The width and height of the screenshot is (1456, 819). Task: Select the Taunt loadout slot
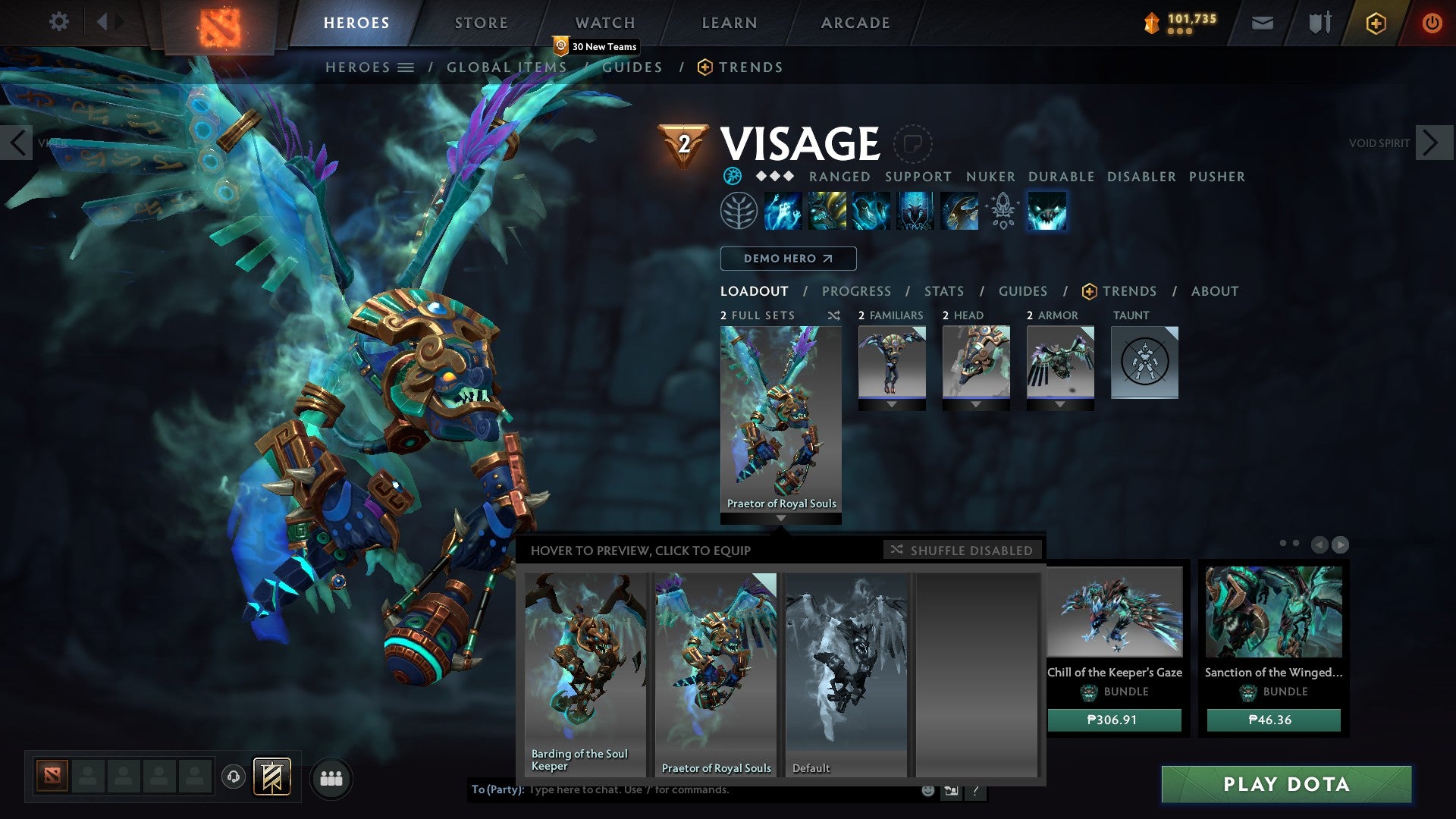point(1144,362)
